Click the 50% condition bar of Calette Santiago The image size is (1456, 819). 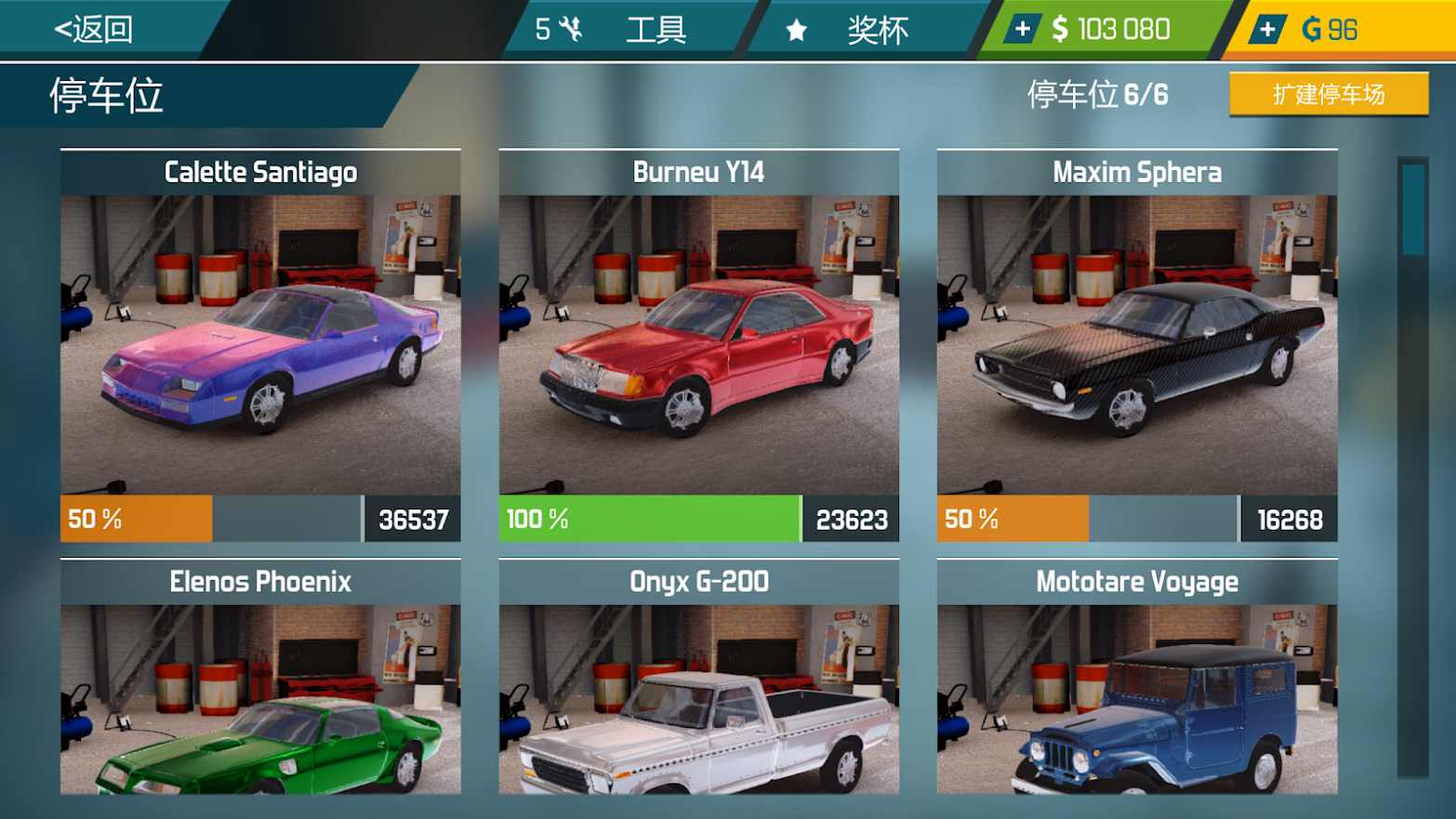[135, 520]
